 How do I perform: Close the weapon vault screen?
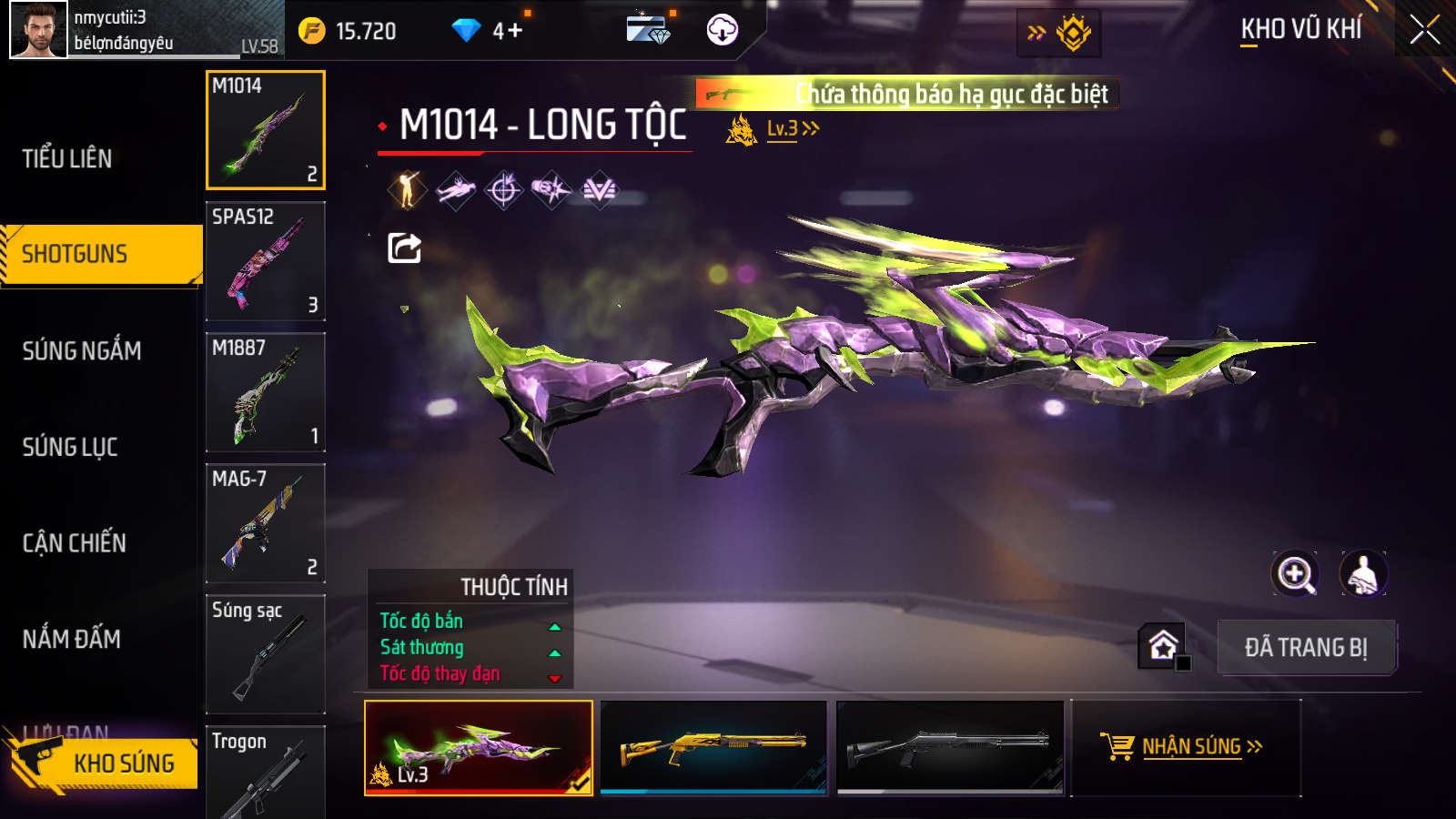tap(1424, 30)
